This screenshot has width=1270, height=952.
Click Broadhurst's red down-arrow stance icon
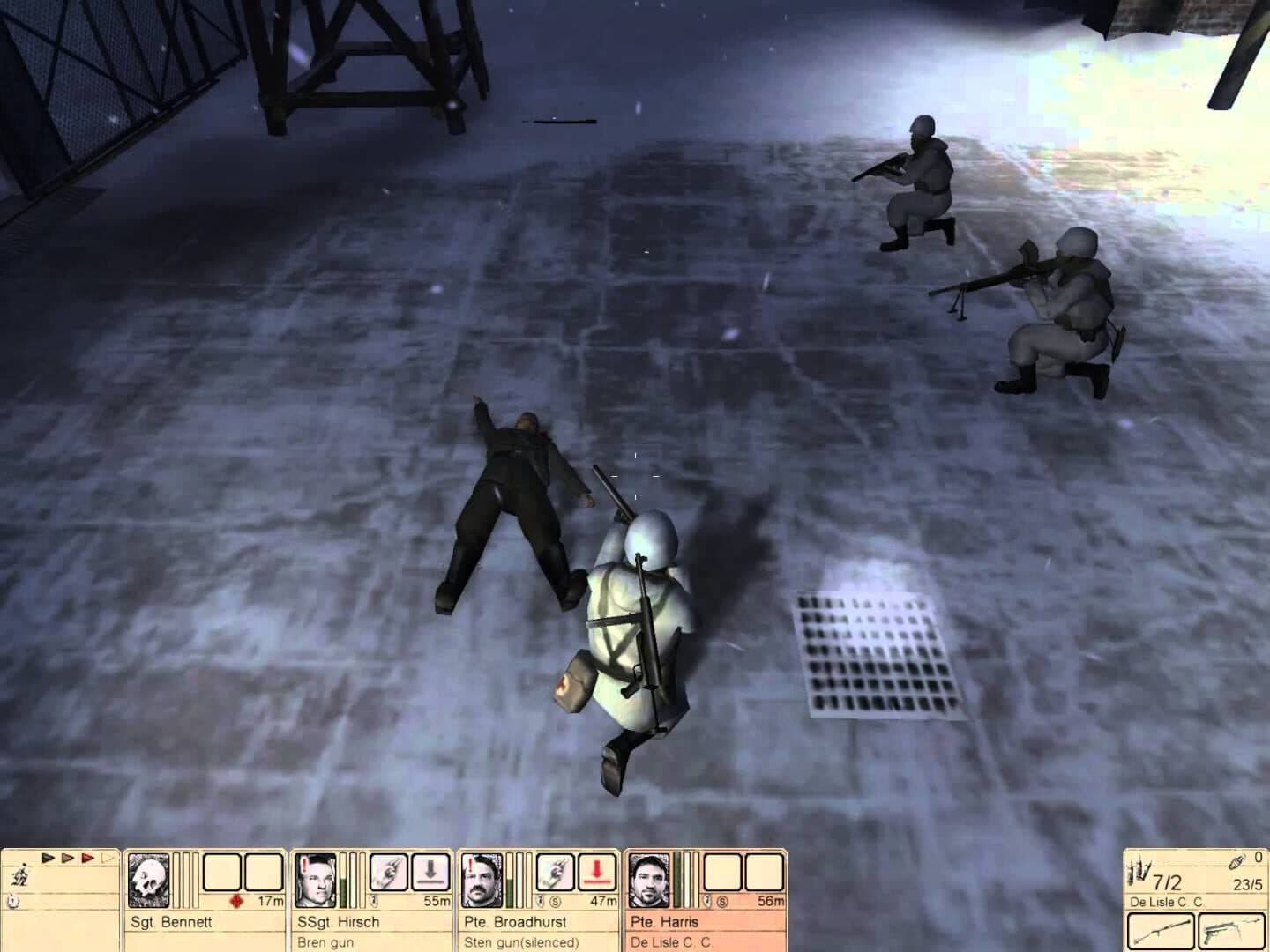(x=599, y=873)
